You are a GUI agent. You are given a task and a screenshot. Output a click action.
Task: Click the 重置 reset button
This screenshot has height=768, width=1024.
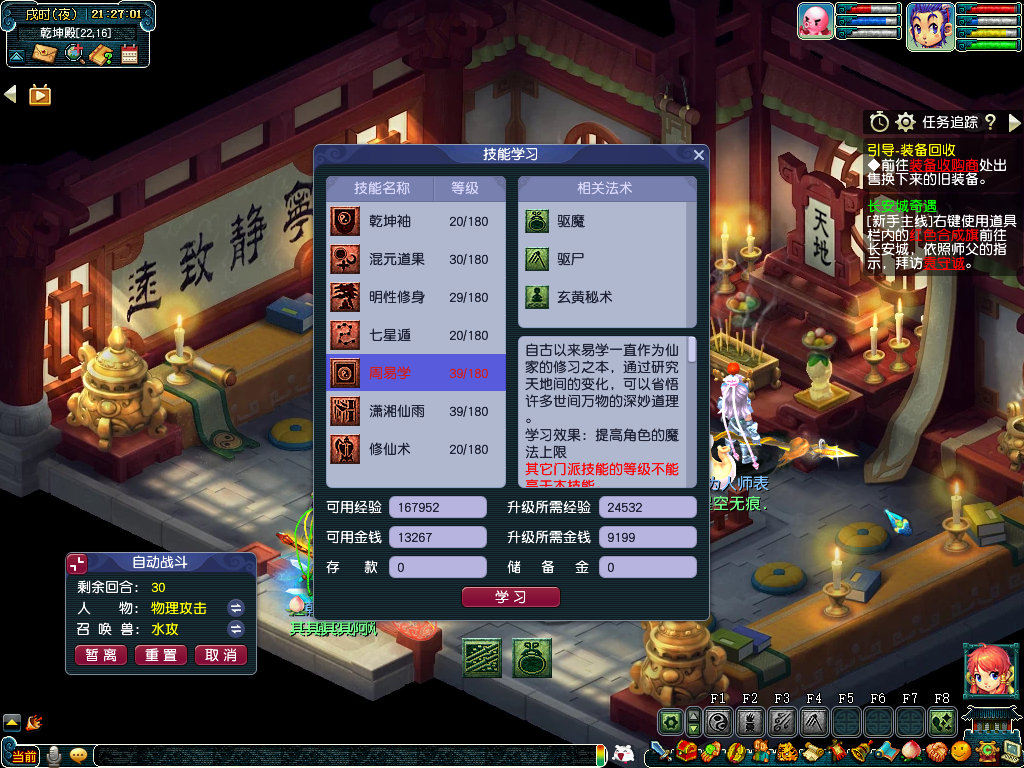pyautogui.click(x=161, y=655)
